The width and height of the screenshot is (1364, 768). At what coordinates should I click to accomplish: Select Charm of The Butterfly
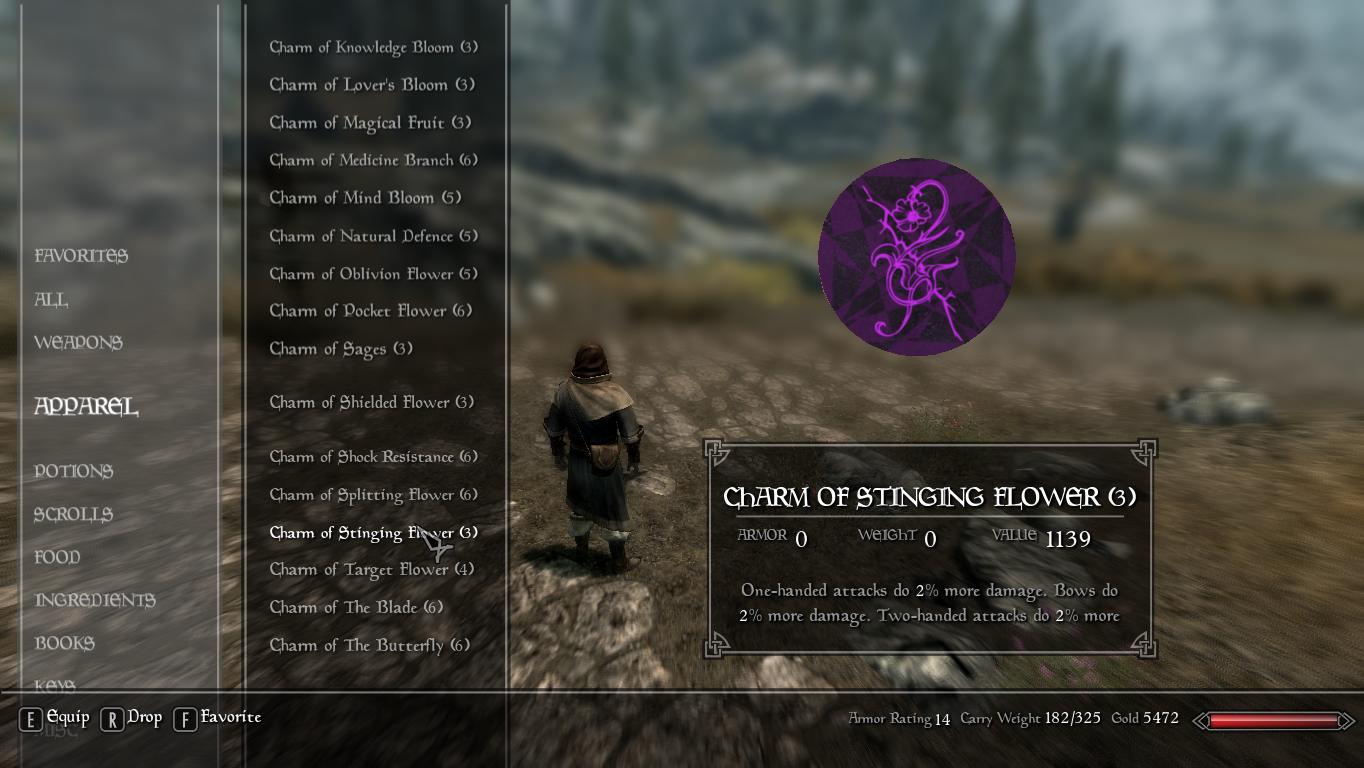pyautogui.click(x=373, y=645)
